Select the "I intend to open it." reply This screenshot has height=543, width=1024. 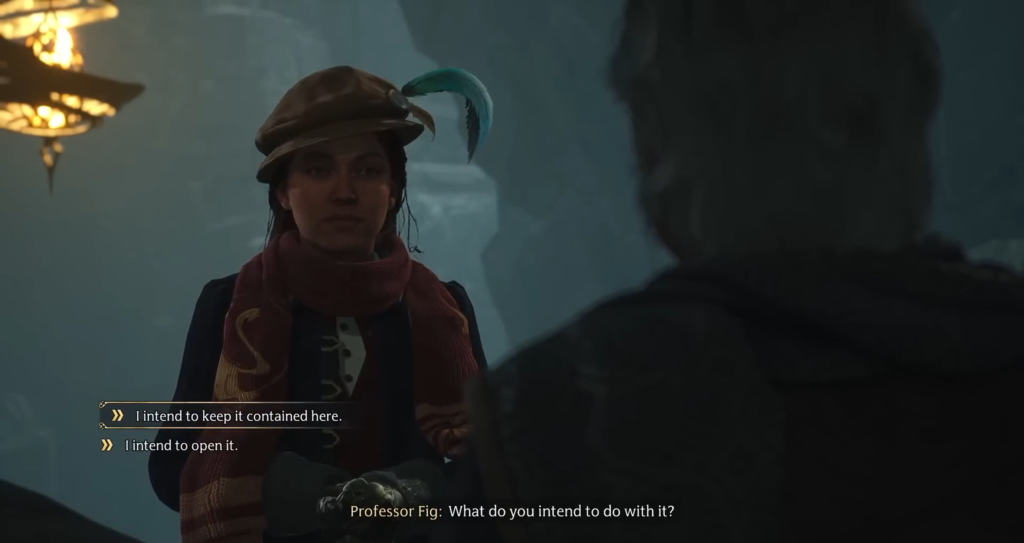coord(181,446)
